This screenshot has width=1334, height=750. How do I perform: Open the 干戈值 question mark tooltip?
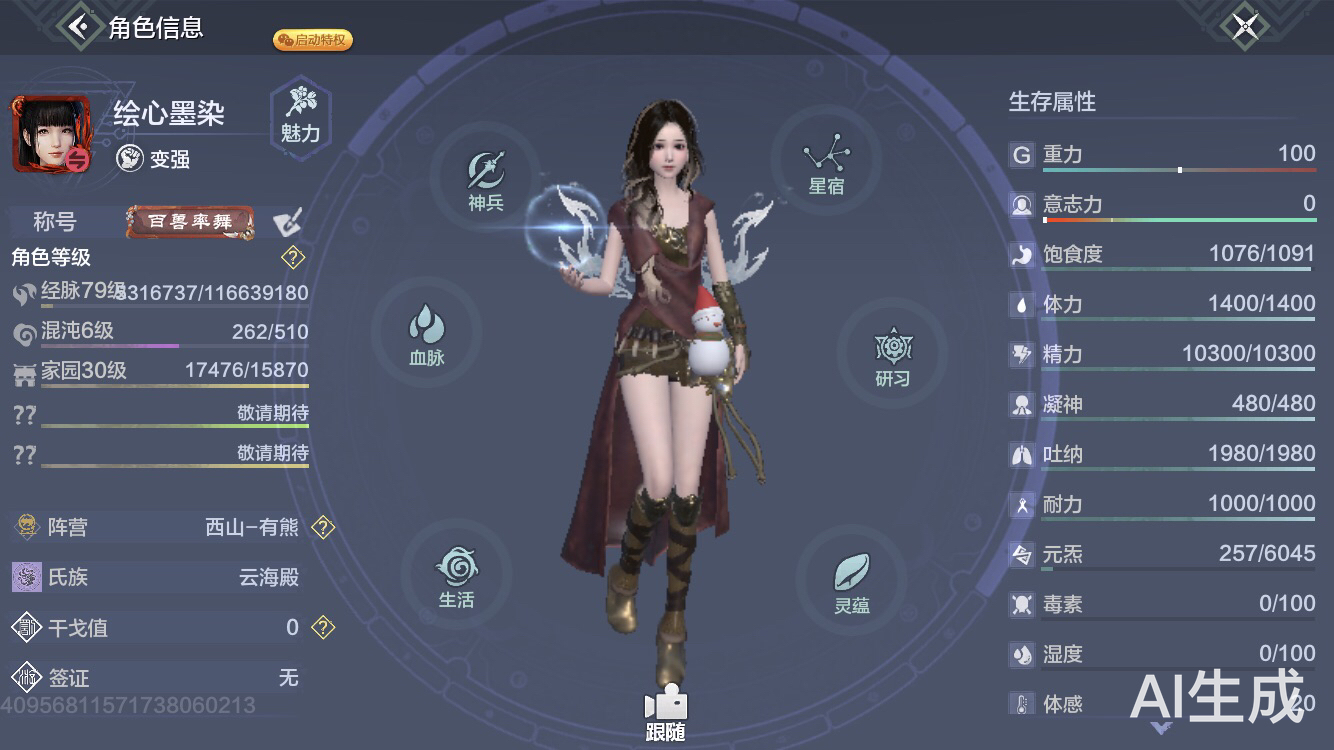pyautogui.click(x=322, y=627)
